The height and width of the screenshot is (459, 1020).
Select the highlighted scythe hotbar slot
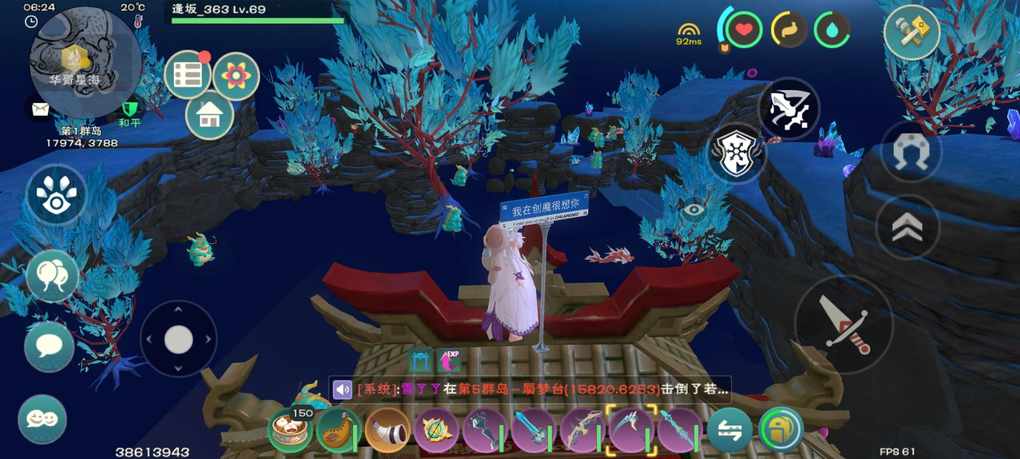630,430
